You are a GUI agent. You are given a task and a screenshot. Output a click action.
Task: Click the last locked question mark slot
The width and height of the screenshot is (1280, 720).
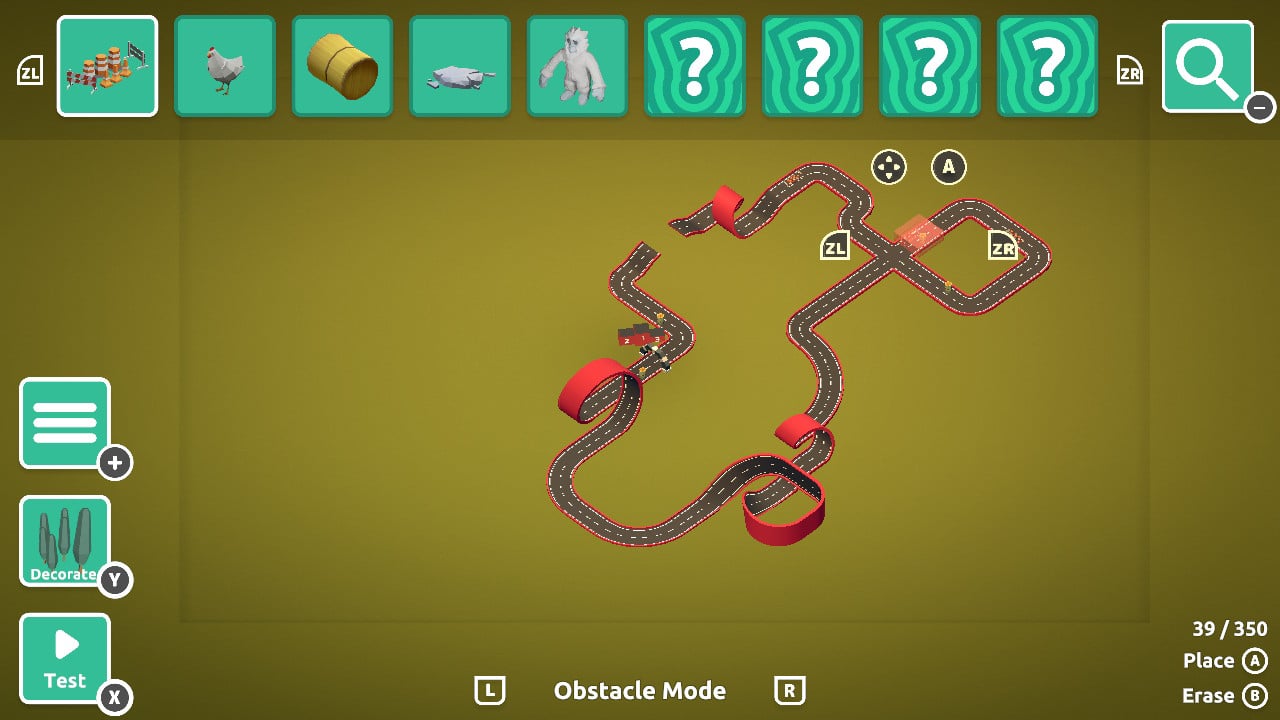pyautogui.click(x=1048, y=66)
